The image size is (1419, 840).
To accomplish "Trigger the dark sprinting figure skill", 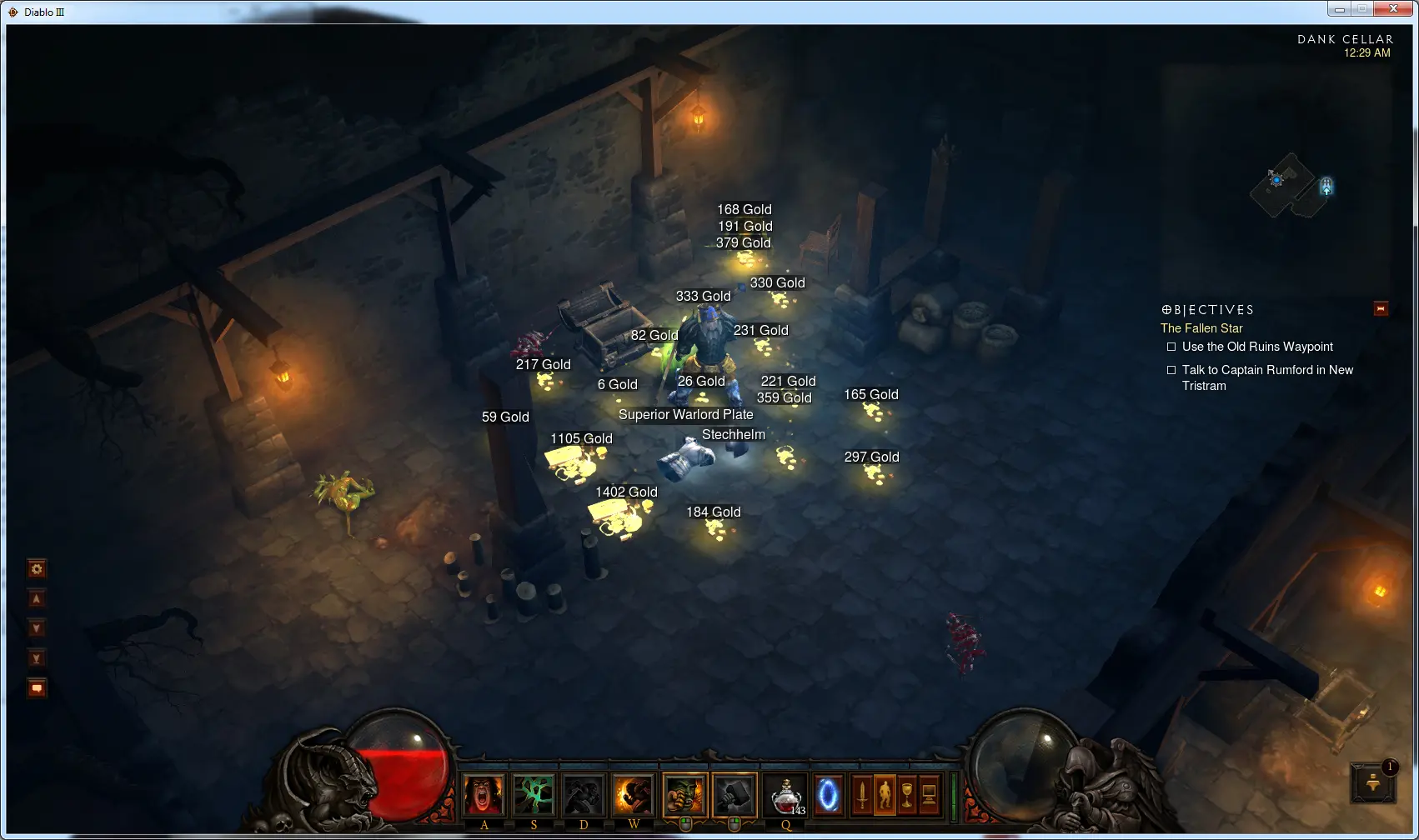I will (x=584, y=794).
